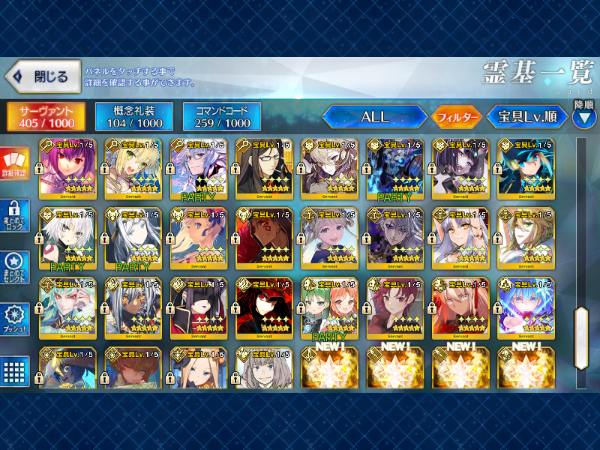Show the コマンドコード tab

[221, 116]
